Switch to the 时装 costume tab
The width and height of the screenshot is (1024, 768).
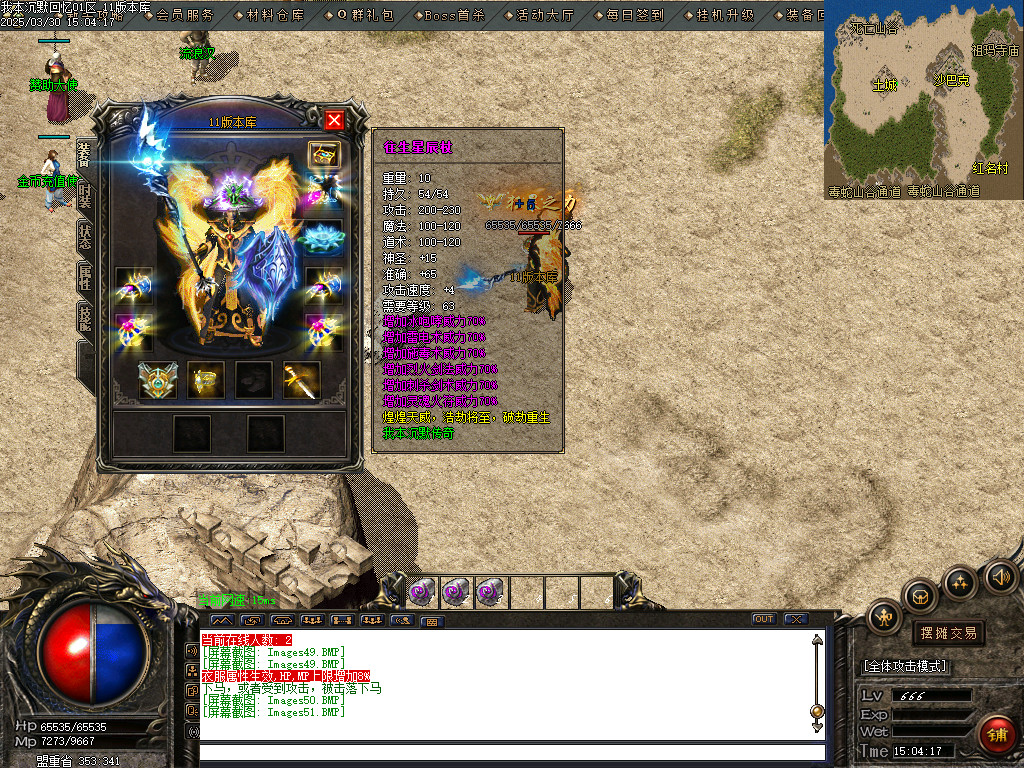(x=85, y=195)
